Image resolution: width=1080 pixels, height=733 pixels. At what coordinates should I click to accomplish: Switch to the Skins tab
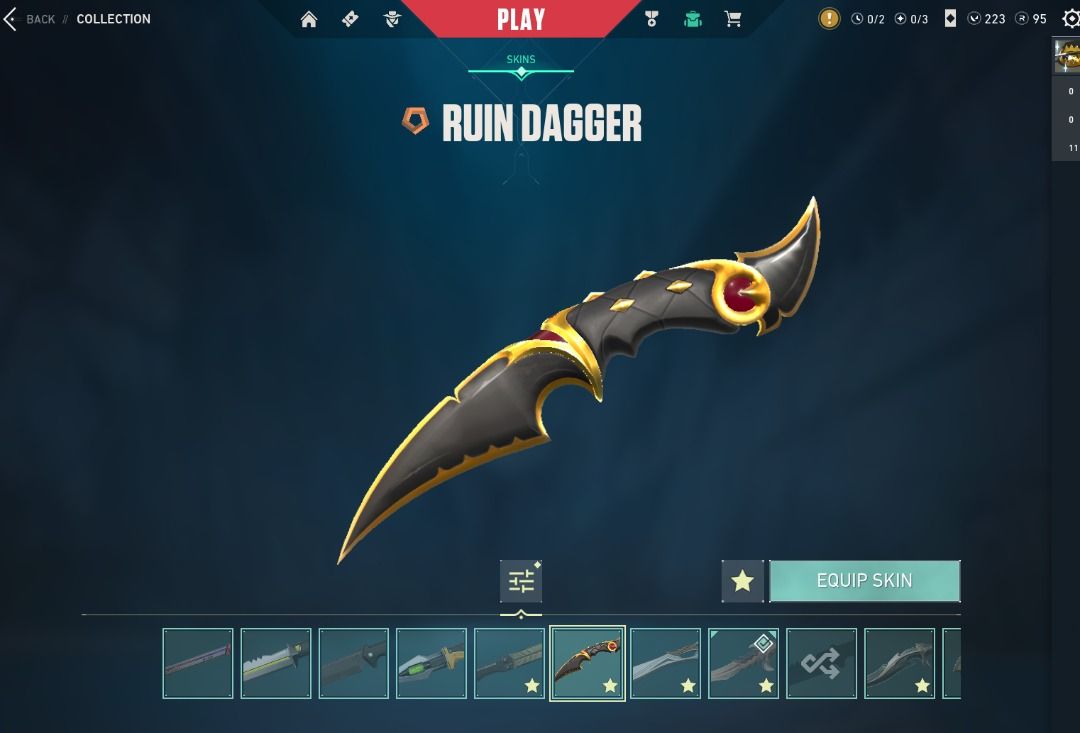click(x=521, y=60)
